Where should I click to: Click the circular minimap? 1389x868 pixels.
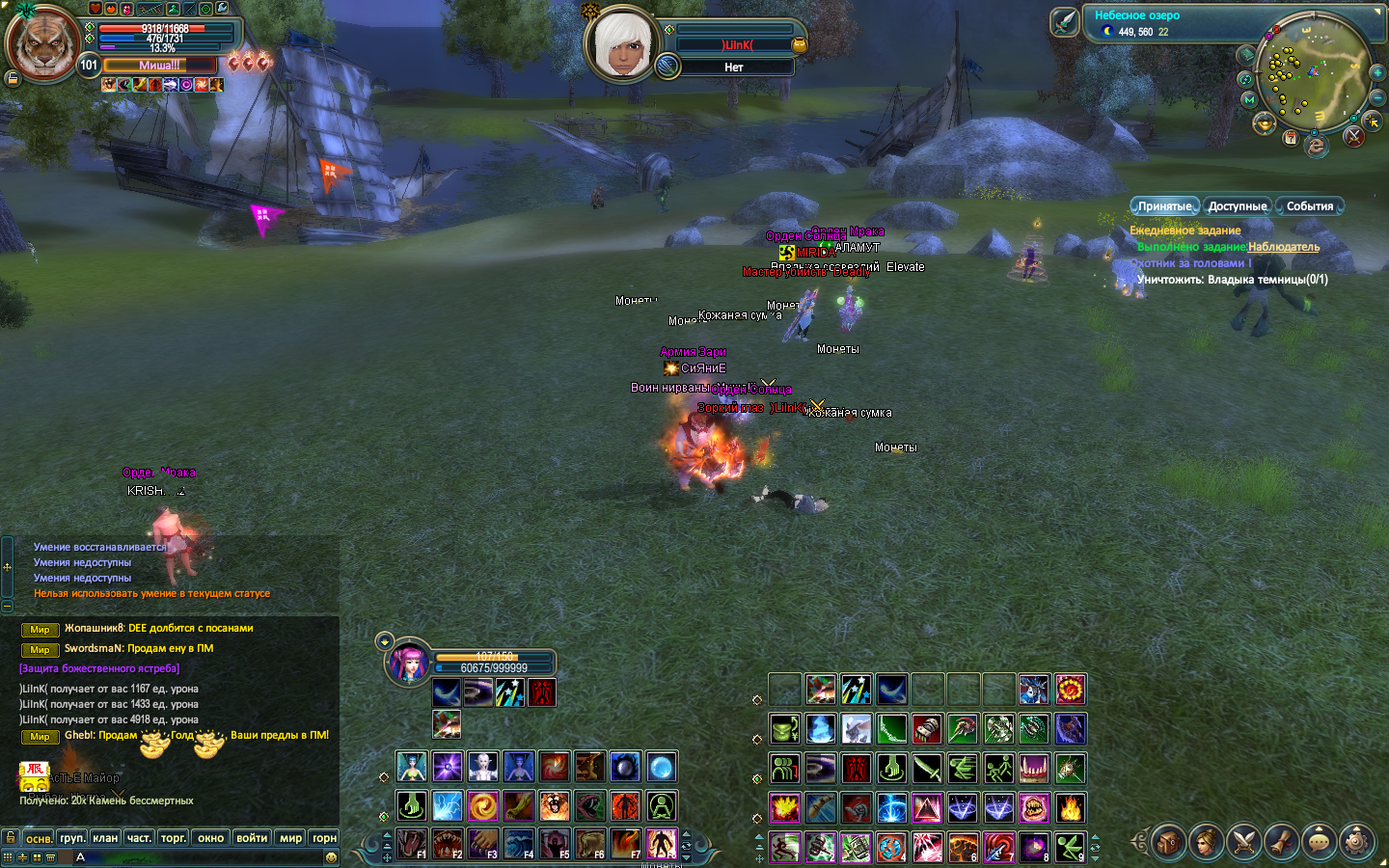coord(1313,73)
